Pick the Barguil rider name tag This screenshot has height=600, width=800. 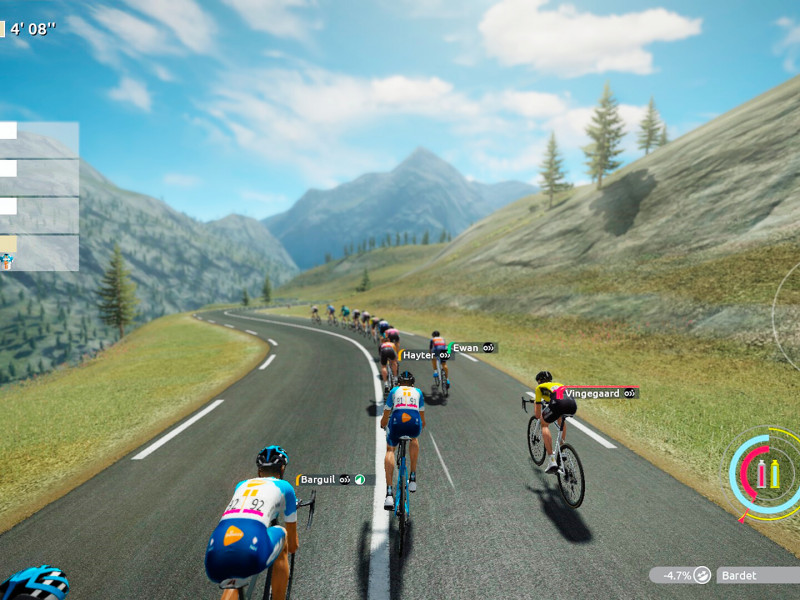[x=334, y=480]
